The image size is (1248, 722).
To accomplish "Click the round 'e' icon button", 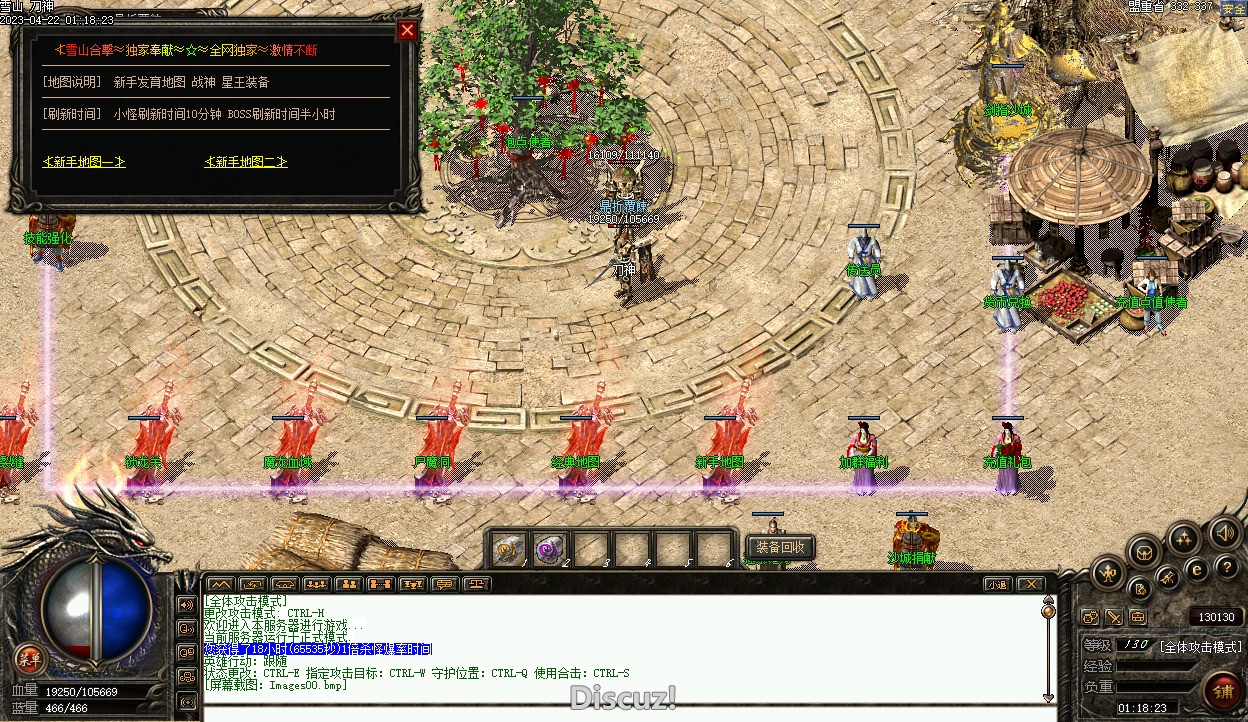I will pos(1196,569).
